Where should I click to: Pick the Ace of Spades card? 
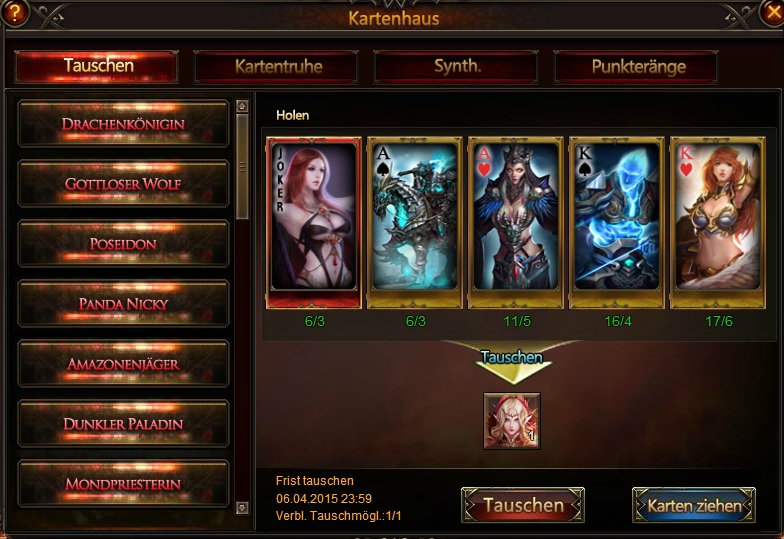(414, 221)
